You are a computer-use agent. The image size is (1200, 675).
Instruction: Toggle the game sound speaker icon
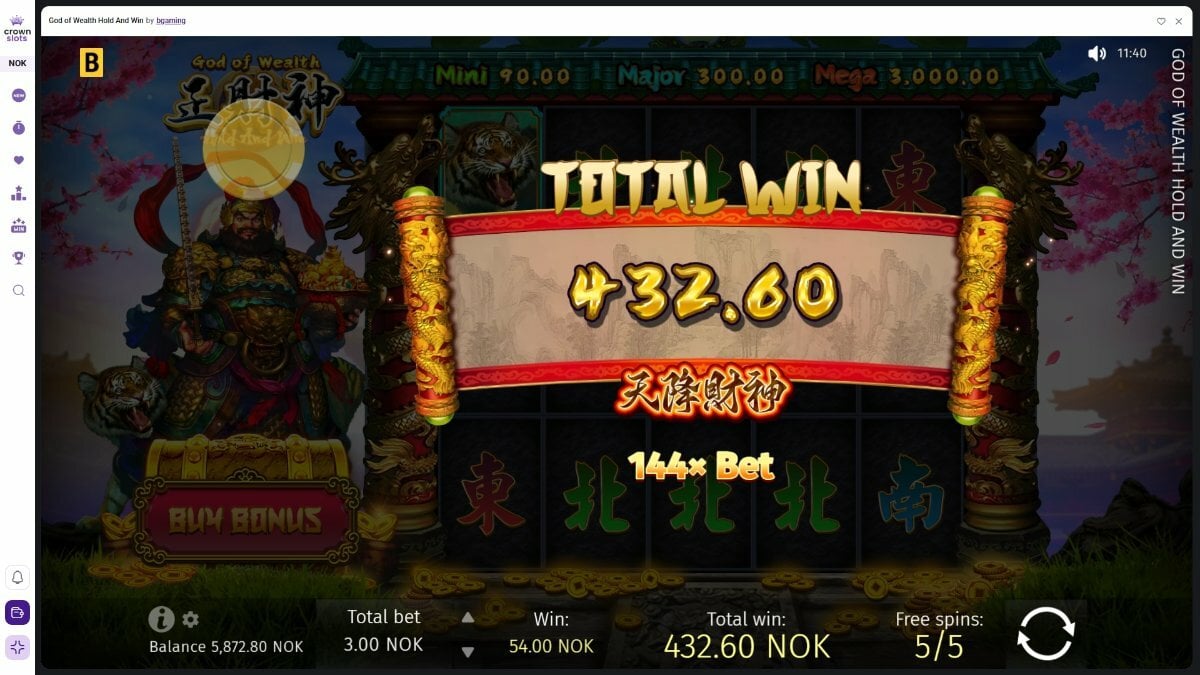click(1097, 53)
